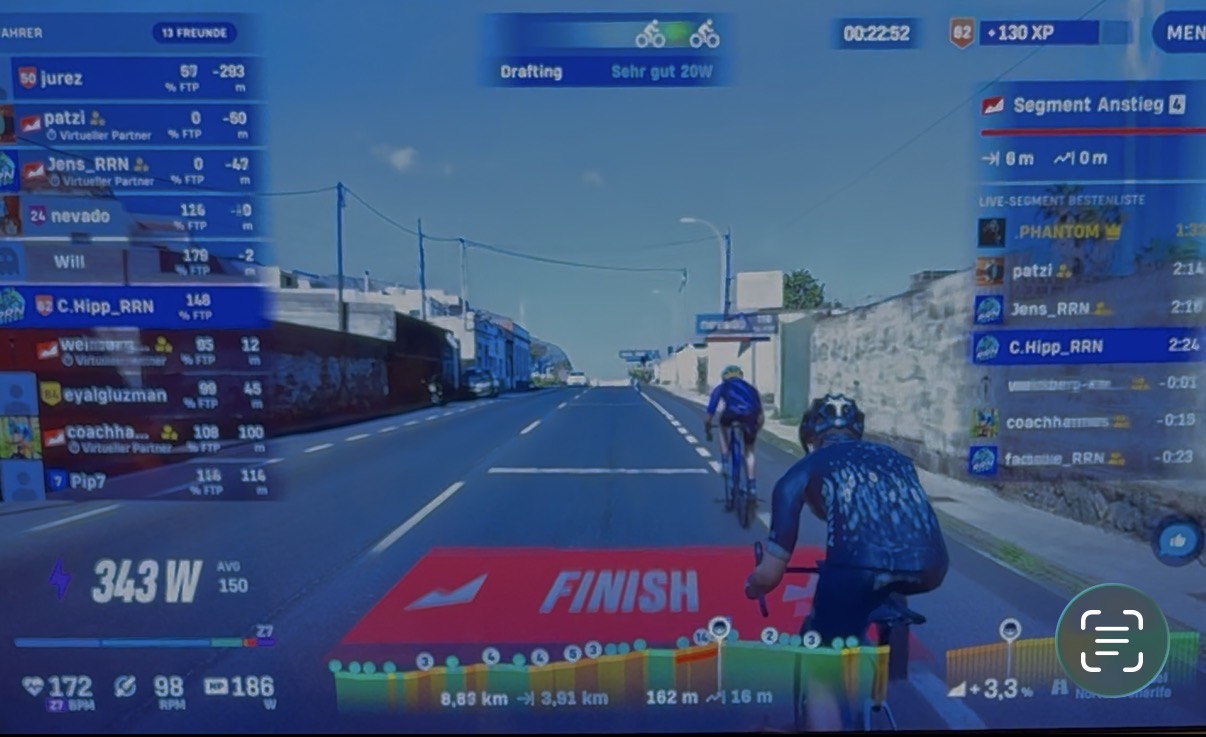The width and height of the screenshot is (1206, 737).
Task: Choose nevado in the nearby riders list
Action: point(135,216)
